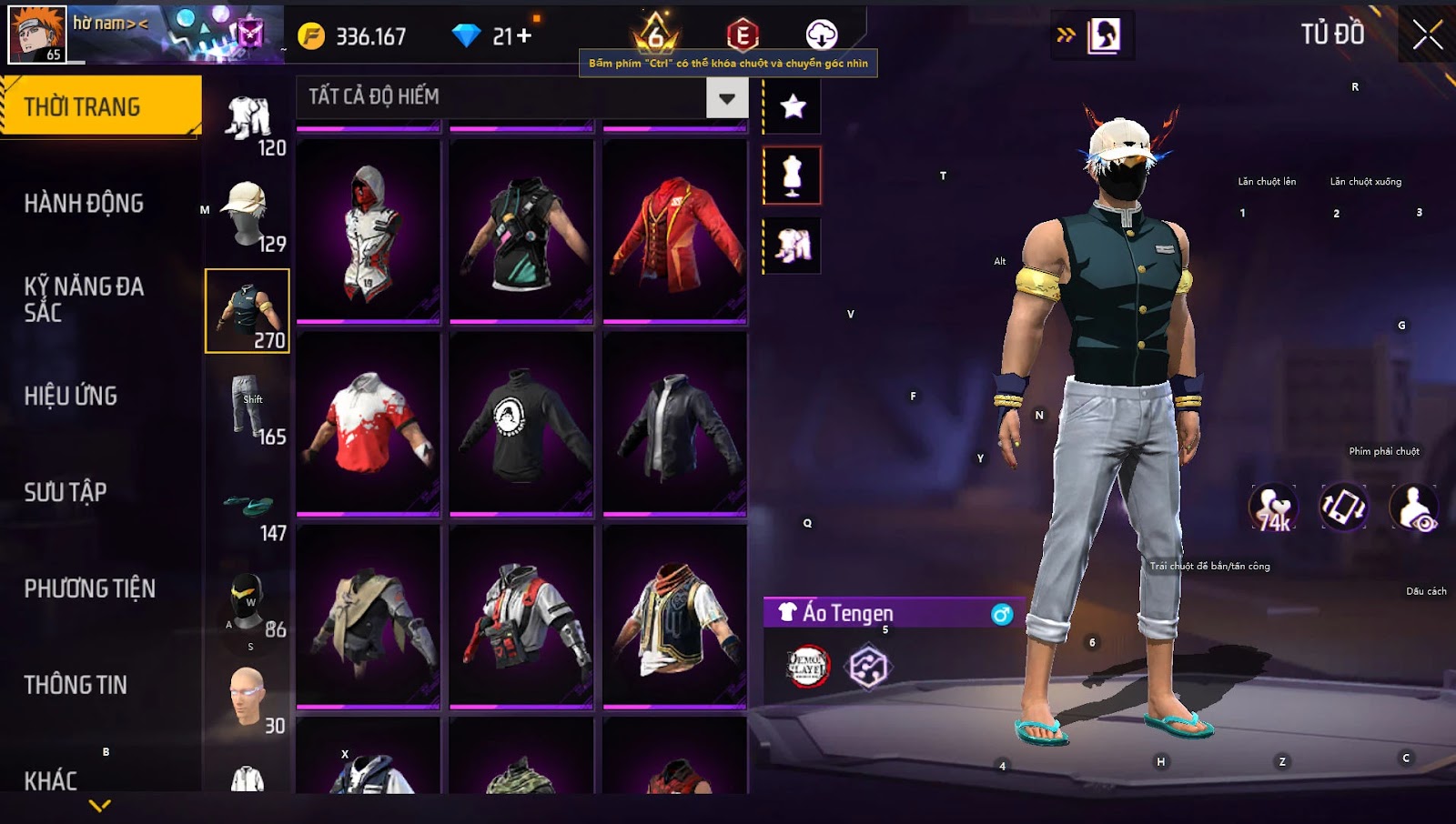
Task: Open the Demon Slayer collaboration badge
Action: [x=807, y=667]
